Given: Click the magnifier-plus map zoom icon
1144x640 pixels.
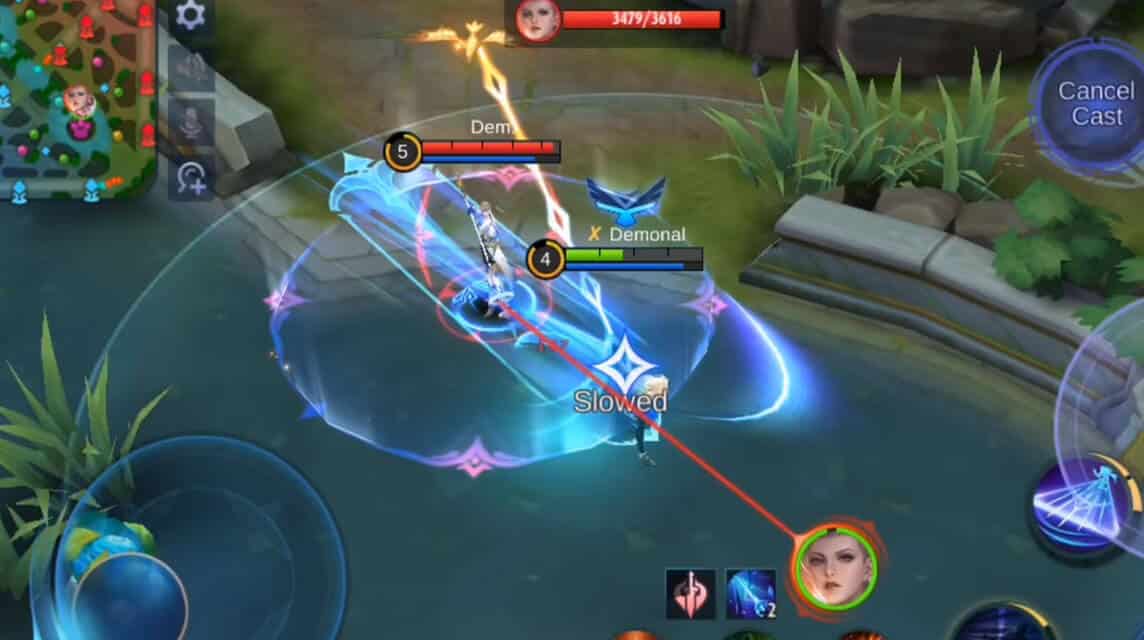Looking at the screenshot, I should tap(191, 178).
